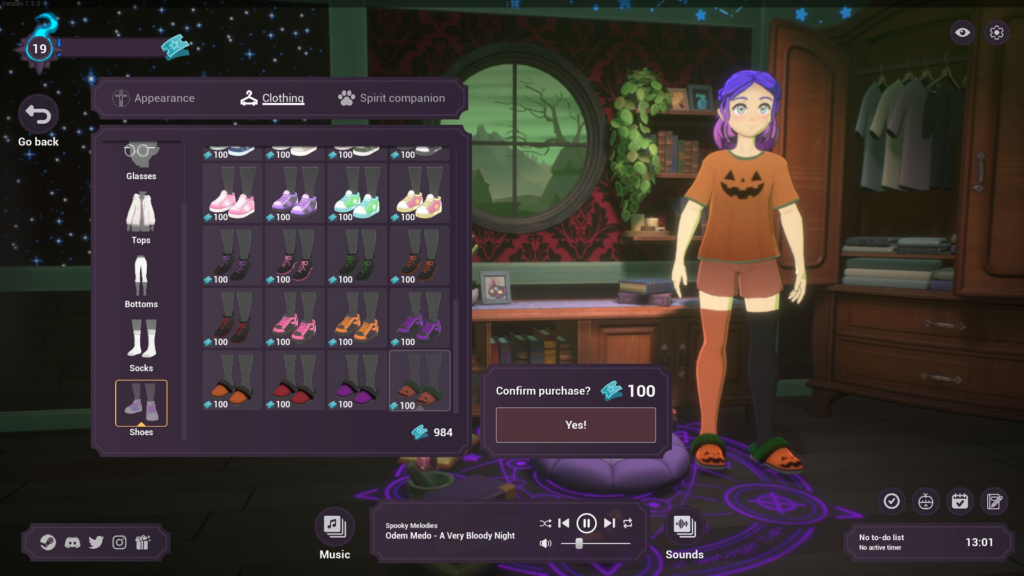This screenshot has width=1024, height=576.
Task: Confirm the purchase with Yes!
Action: 575,425
